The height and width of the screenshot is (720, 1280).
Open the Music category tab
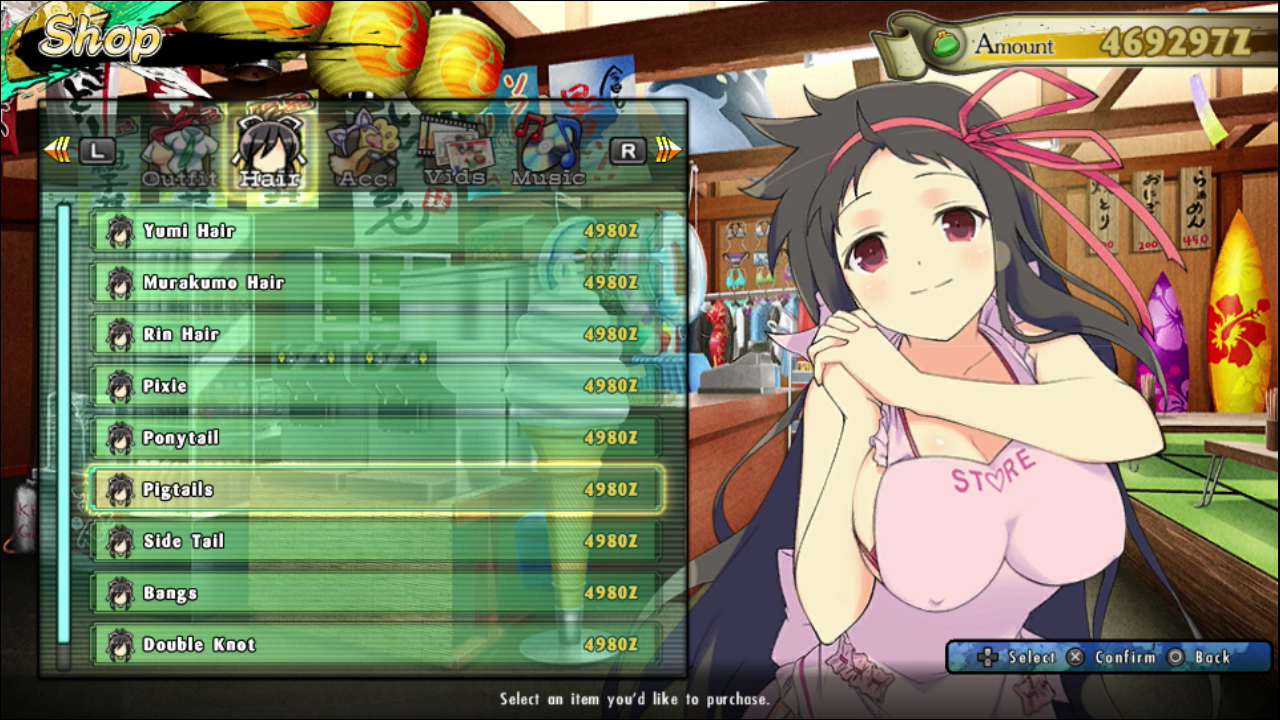(548, 155)
